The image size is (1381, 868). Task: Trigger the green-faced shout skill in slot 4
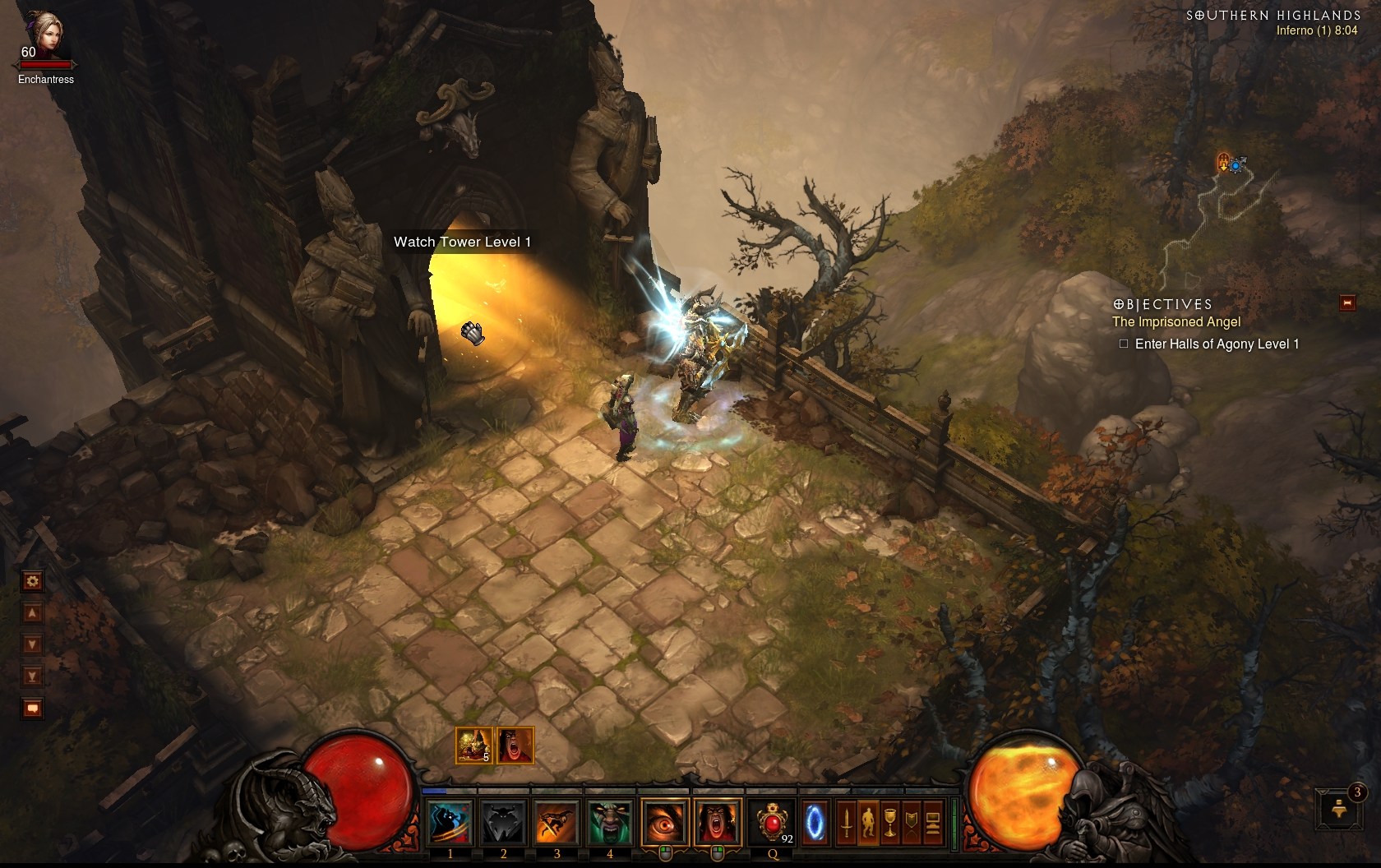pos(609,822)
